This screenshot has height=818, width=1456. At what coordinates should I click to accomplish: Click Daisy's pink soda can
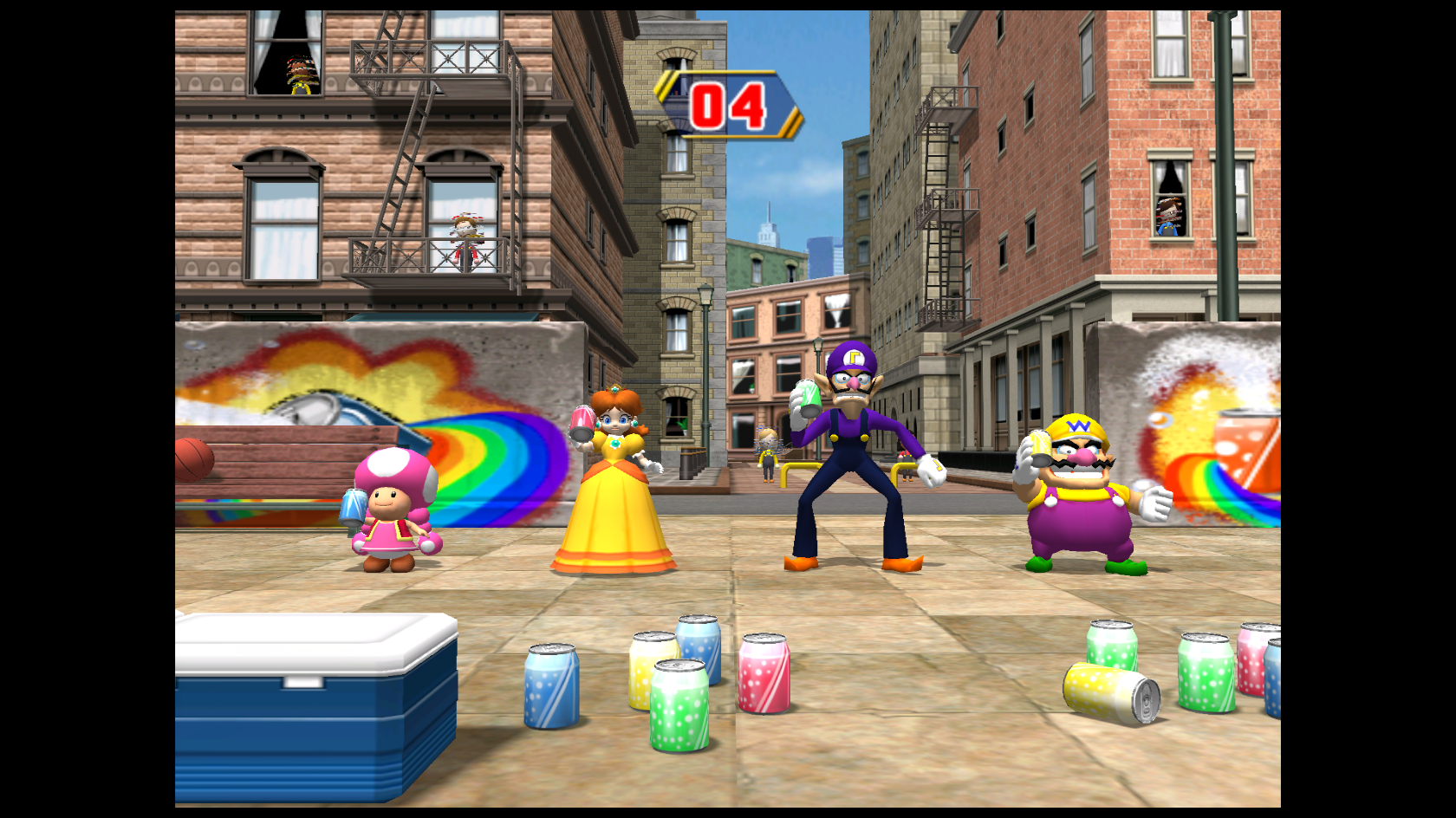(579, 422)
